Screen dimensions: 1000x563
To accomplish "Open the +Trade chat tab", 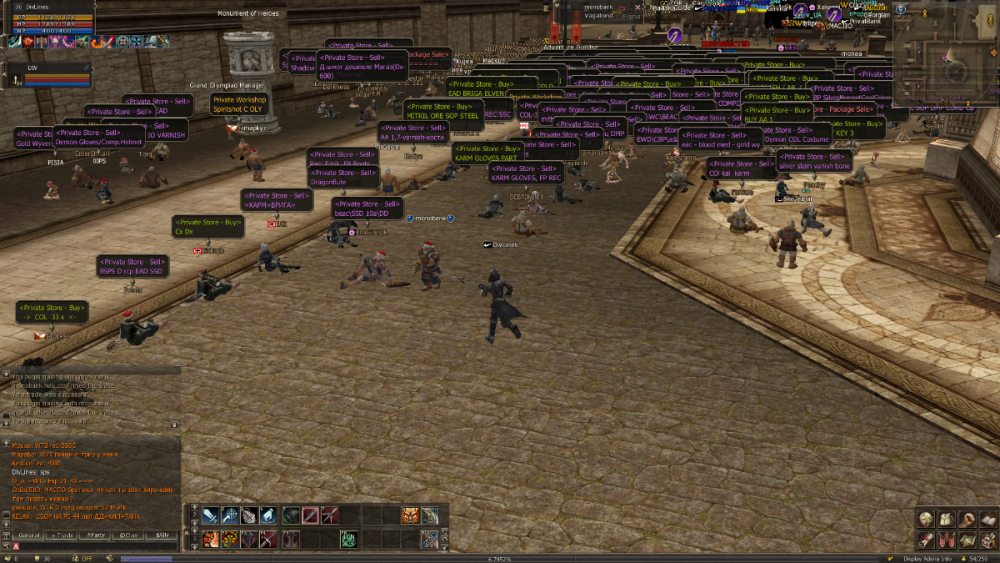I will tap(62, 536).
